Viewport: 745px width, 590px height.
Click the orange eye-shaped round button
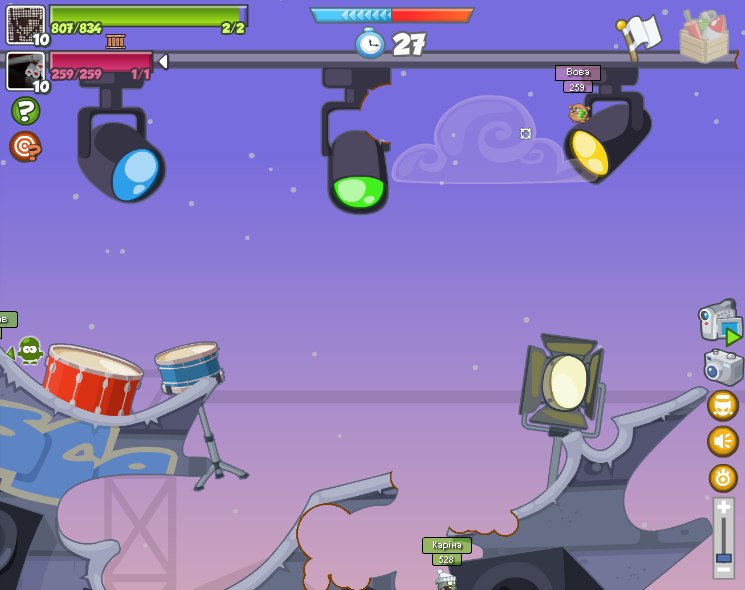click(x=722, y=478)
